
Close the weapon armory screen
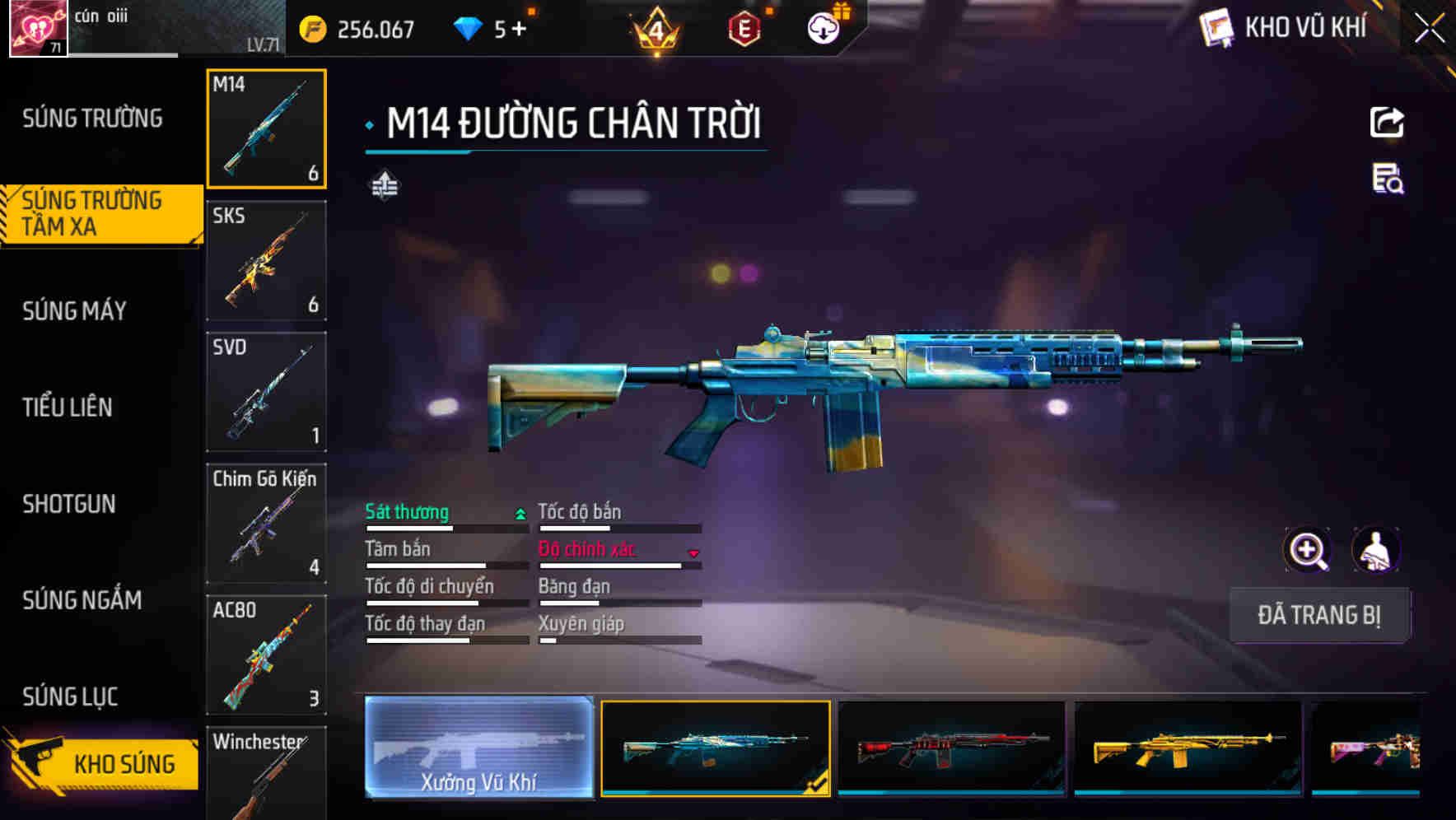(1429, 29)
